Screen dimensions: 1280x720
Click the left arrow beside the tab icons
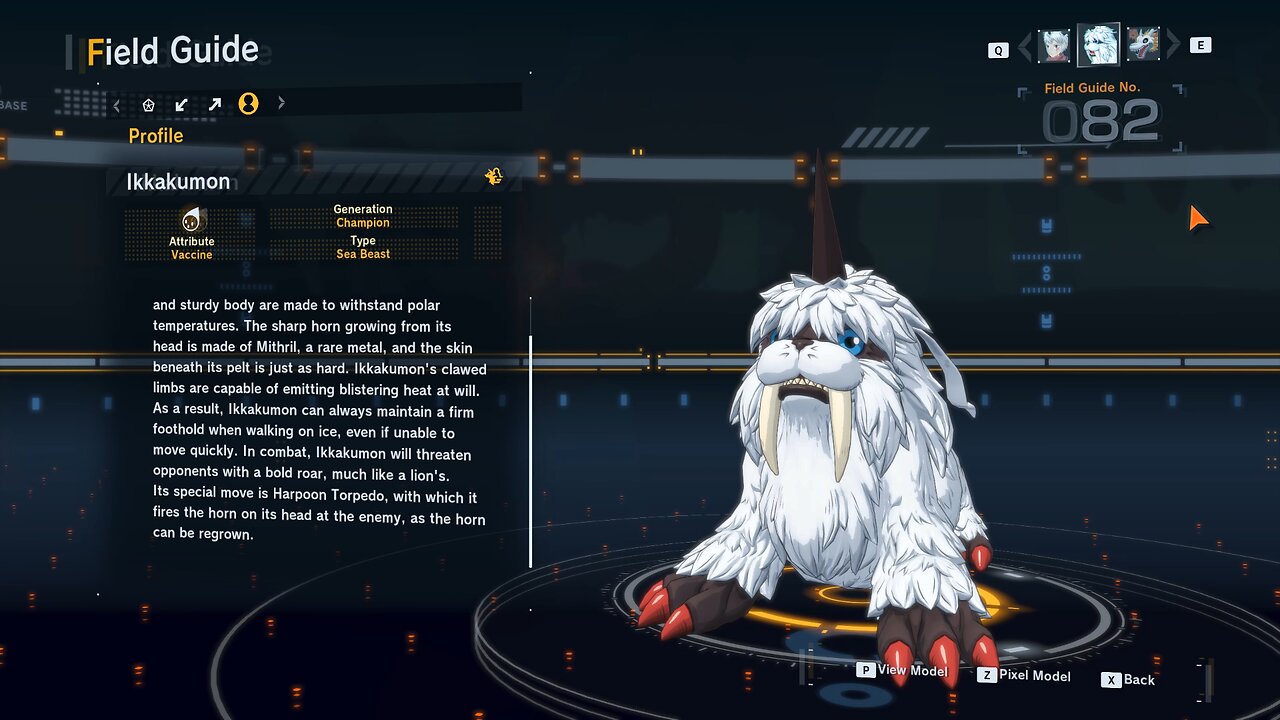tap(117, 104)
